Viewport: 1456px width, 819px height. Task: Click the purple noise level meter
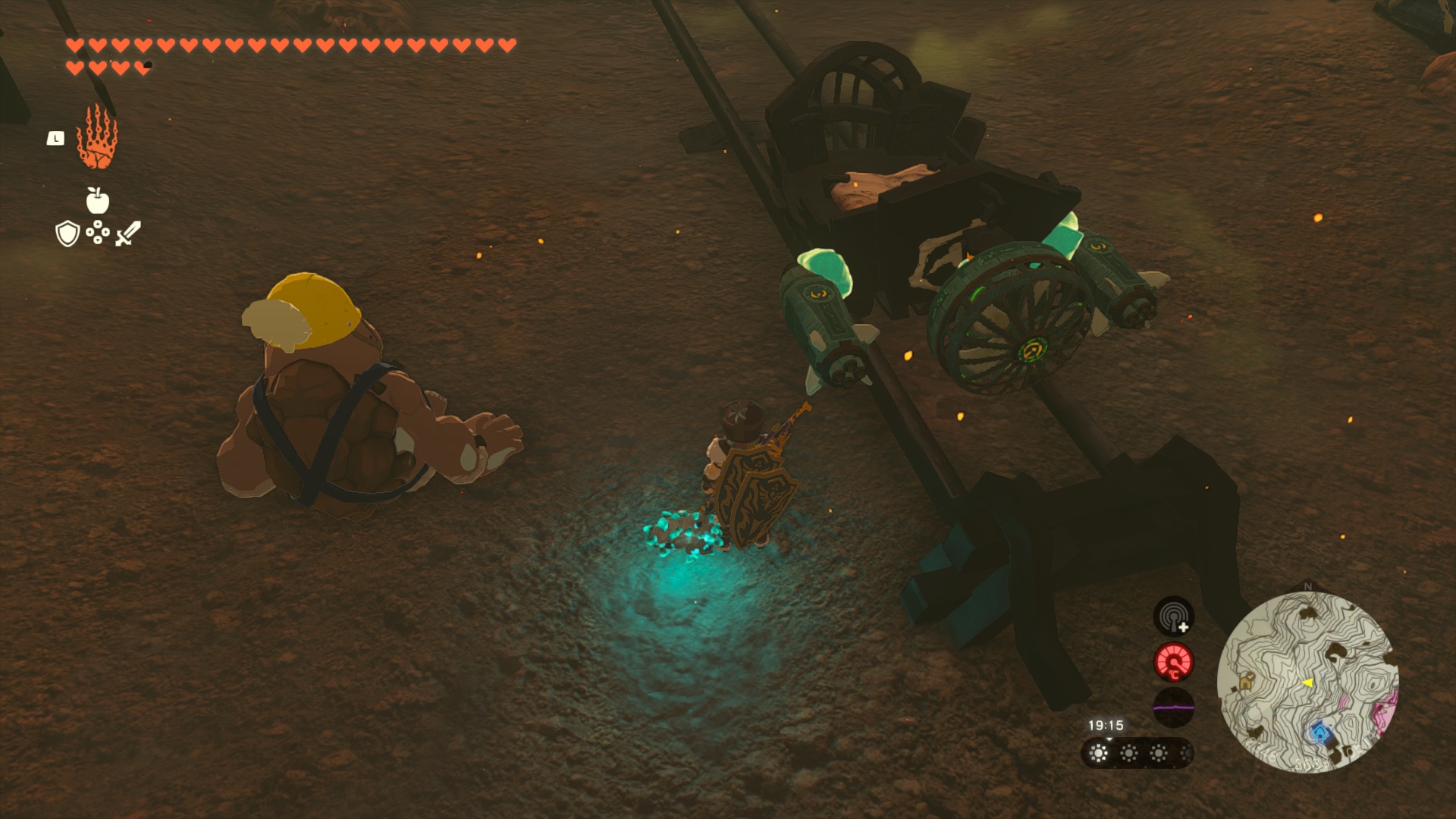1173,708
